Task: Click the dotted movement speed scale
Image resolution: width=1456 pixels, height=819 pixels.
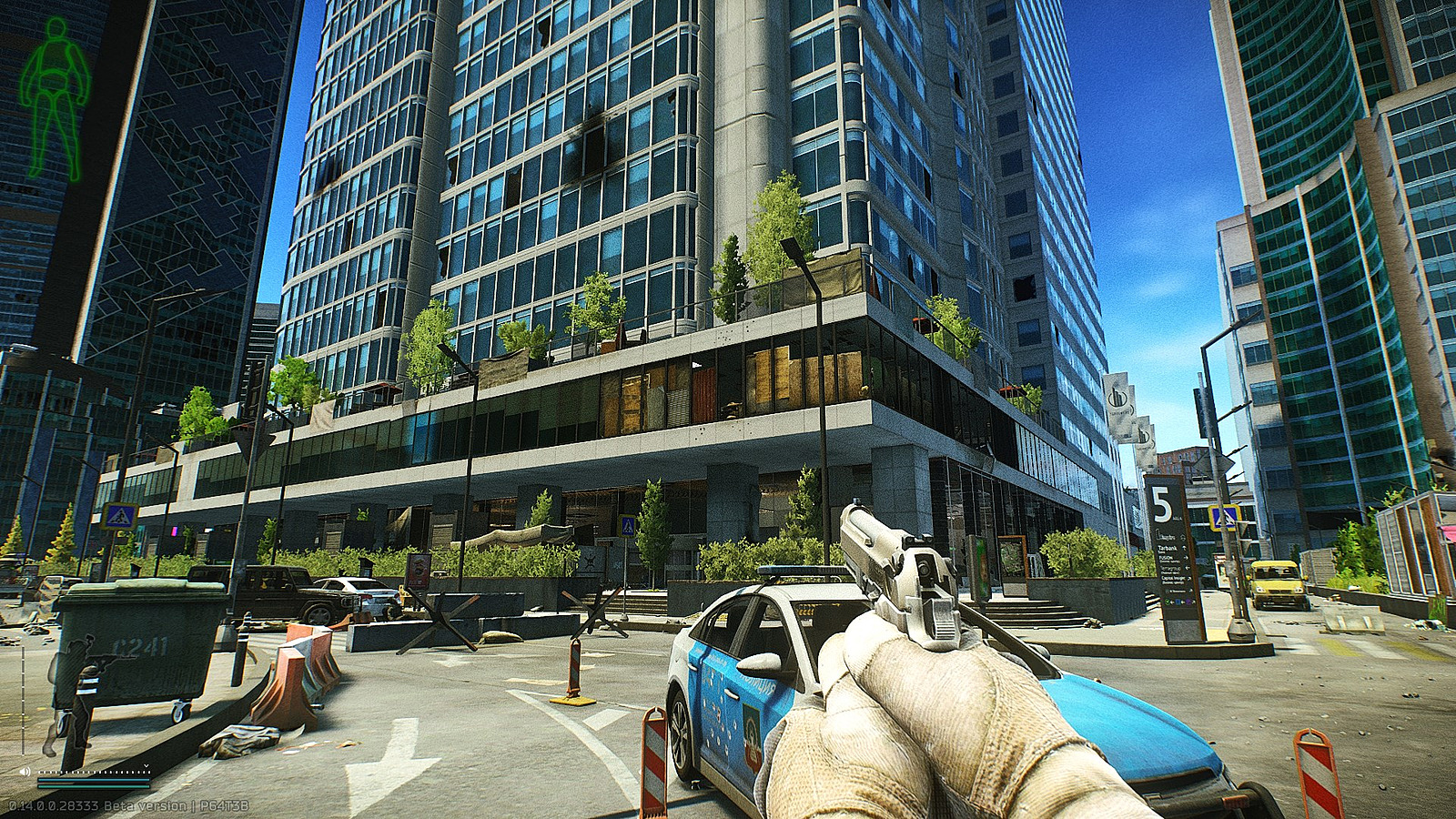Action: 93,770
